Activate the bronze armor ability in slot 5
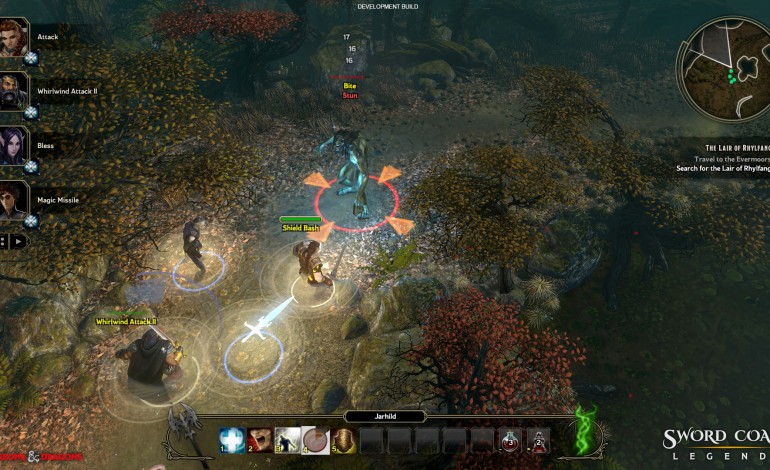770x470 pixels. pyautogui.click(x=344, y=440)
